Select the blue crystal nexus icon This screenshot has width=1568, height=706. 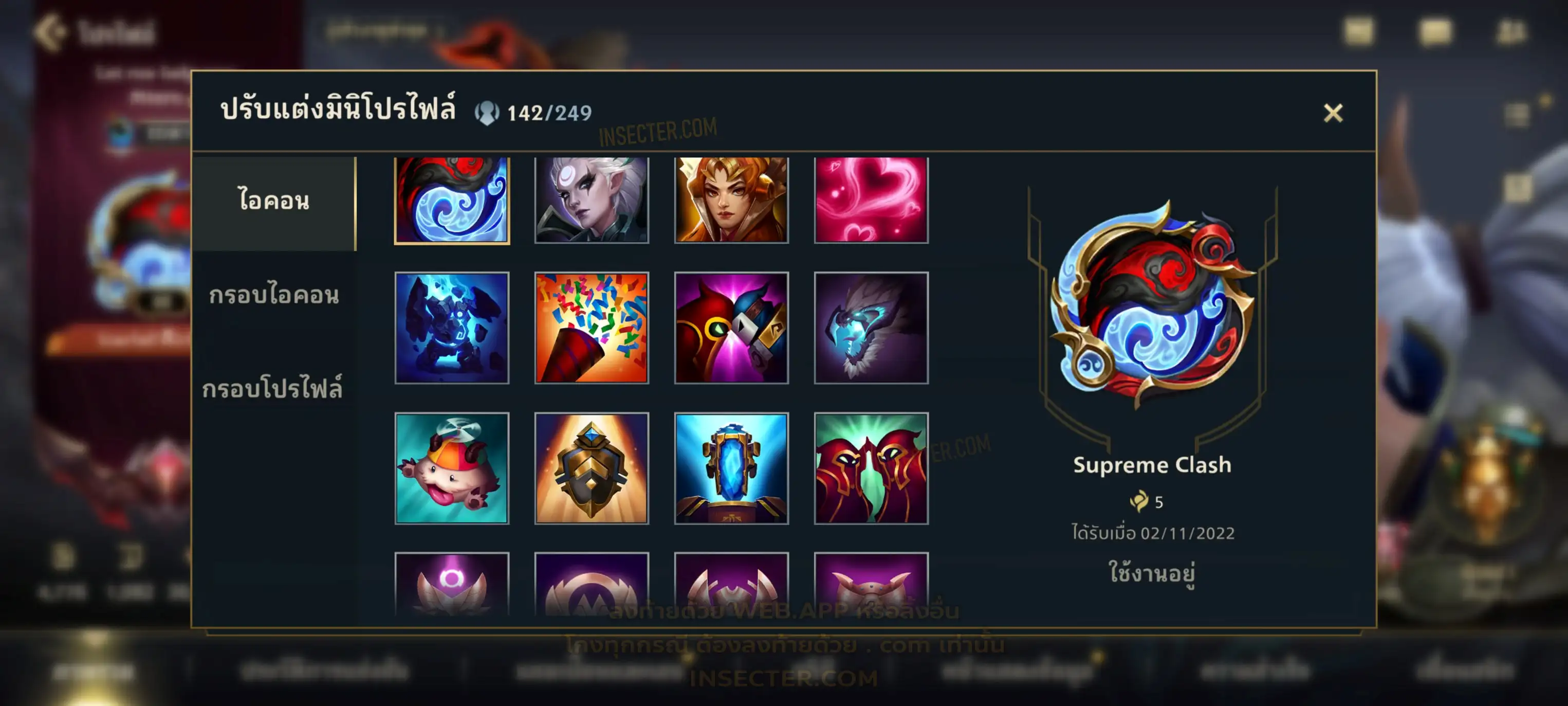(731, 468)
